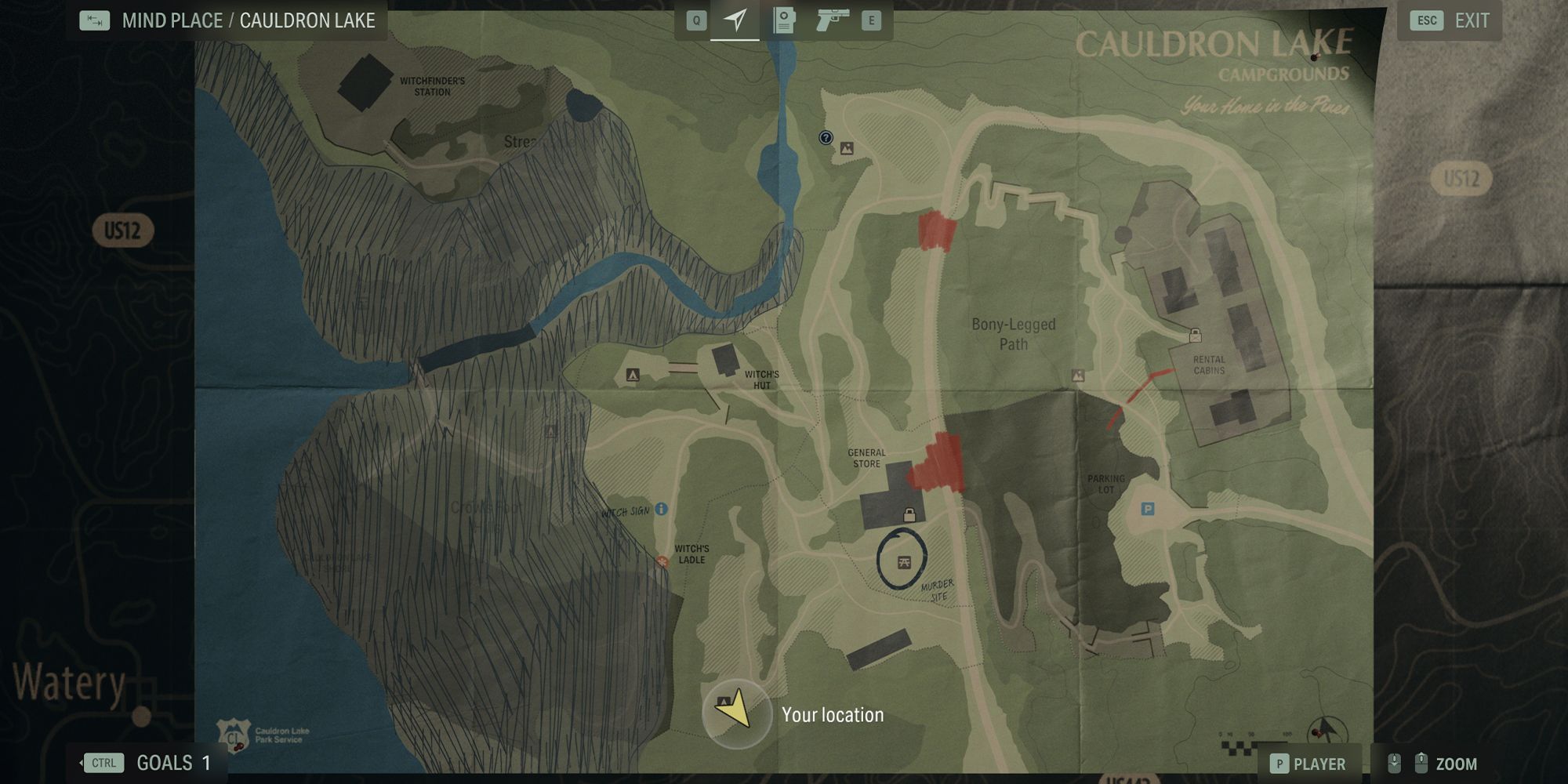Click the circled Murder Site picnic table marker
The height and width of the screenshot is (784, 1568).
pos(903,561)
